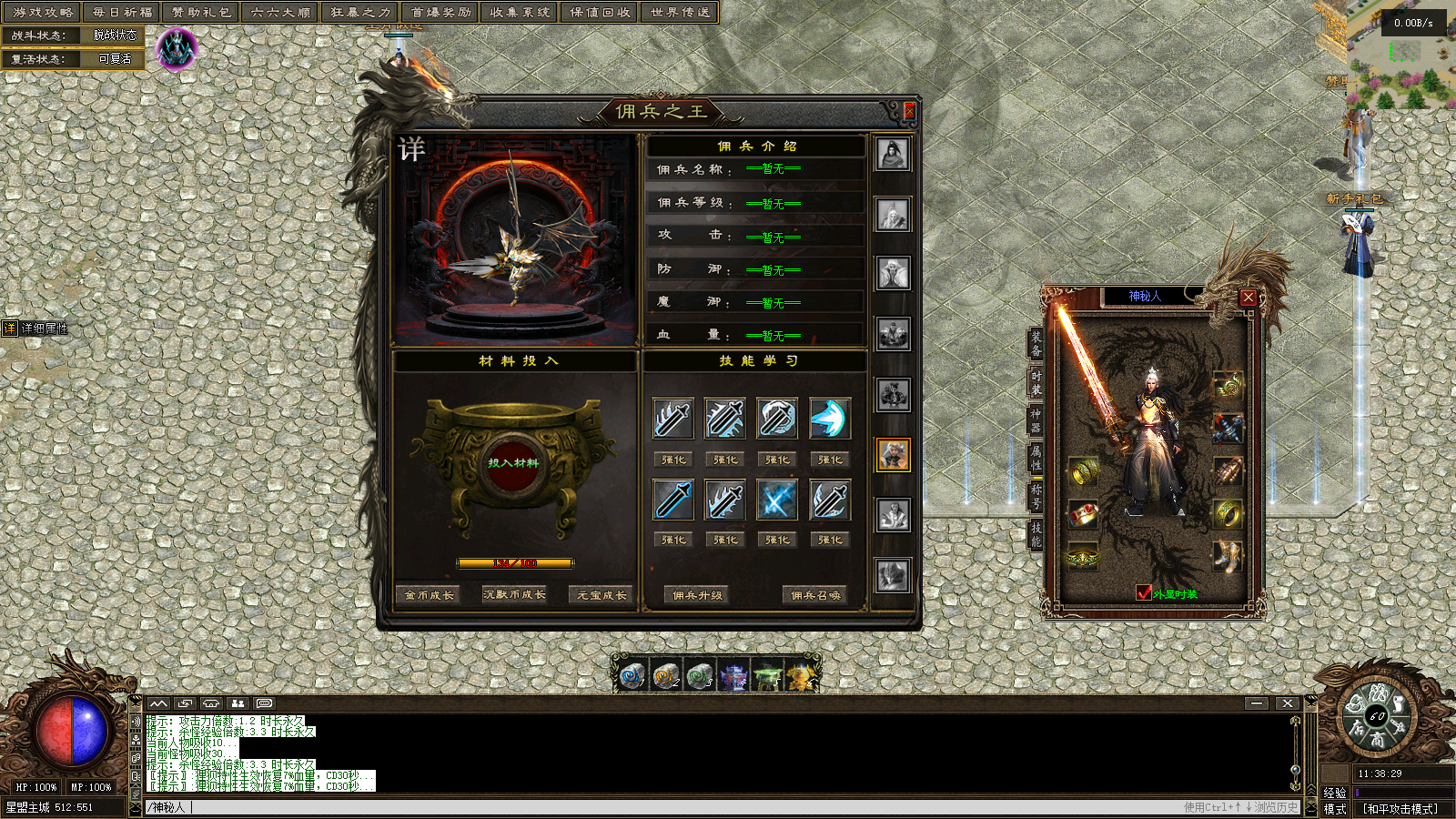Open the 保值回收 recycle menu
1456x819 pixels.
(x=600, y=13)
